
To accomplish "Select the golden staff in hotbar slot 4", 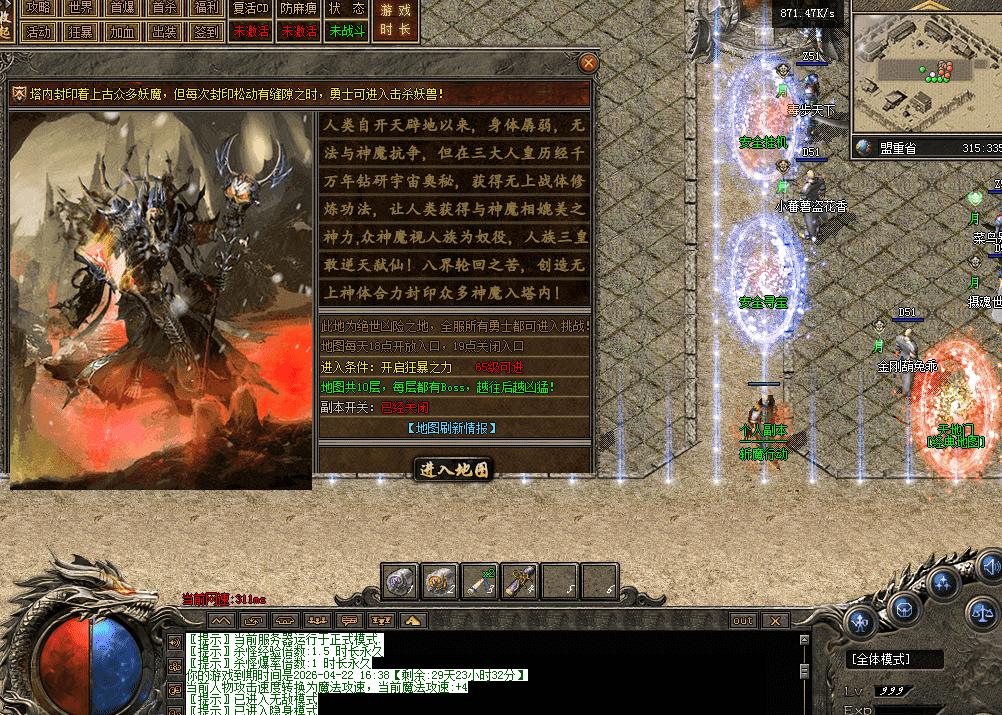I will (x=520, y=581).
